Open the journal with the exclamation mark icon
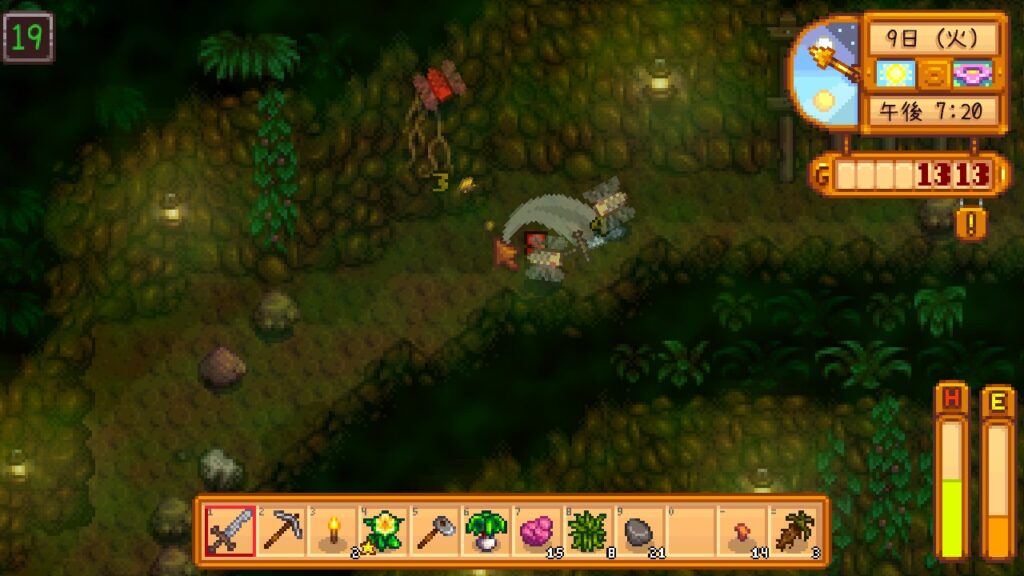This screenshot has width=1024, height=576. 970,222
